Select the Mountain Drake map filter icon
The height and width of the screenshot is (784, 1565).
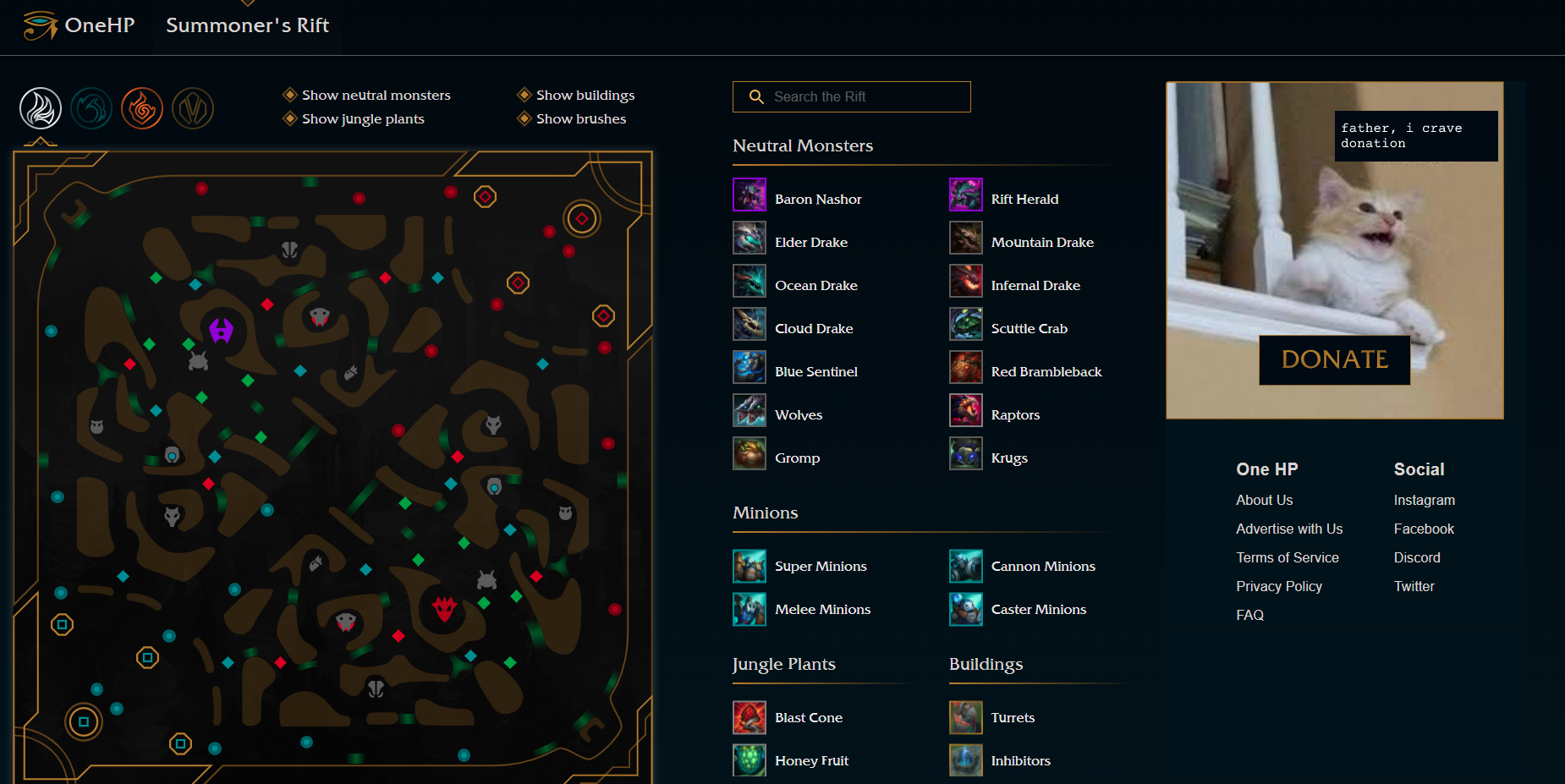[x=193, y=108]
